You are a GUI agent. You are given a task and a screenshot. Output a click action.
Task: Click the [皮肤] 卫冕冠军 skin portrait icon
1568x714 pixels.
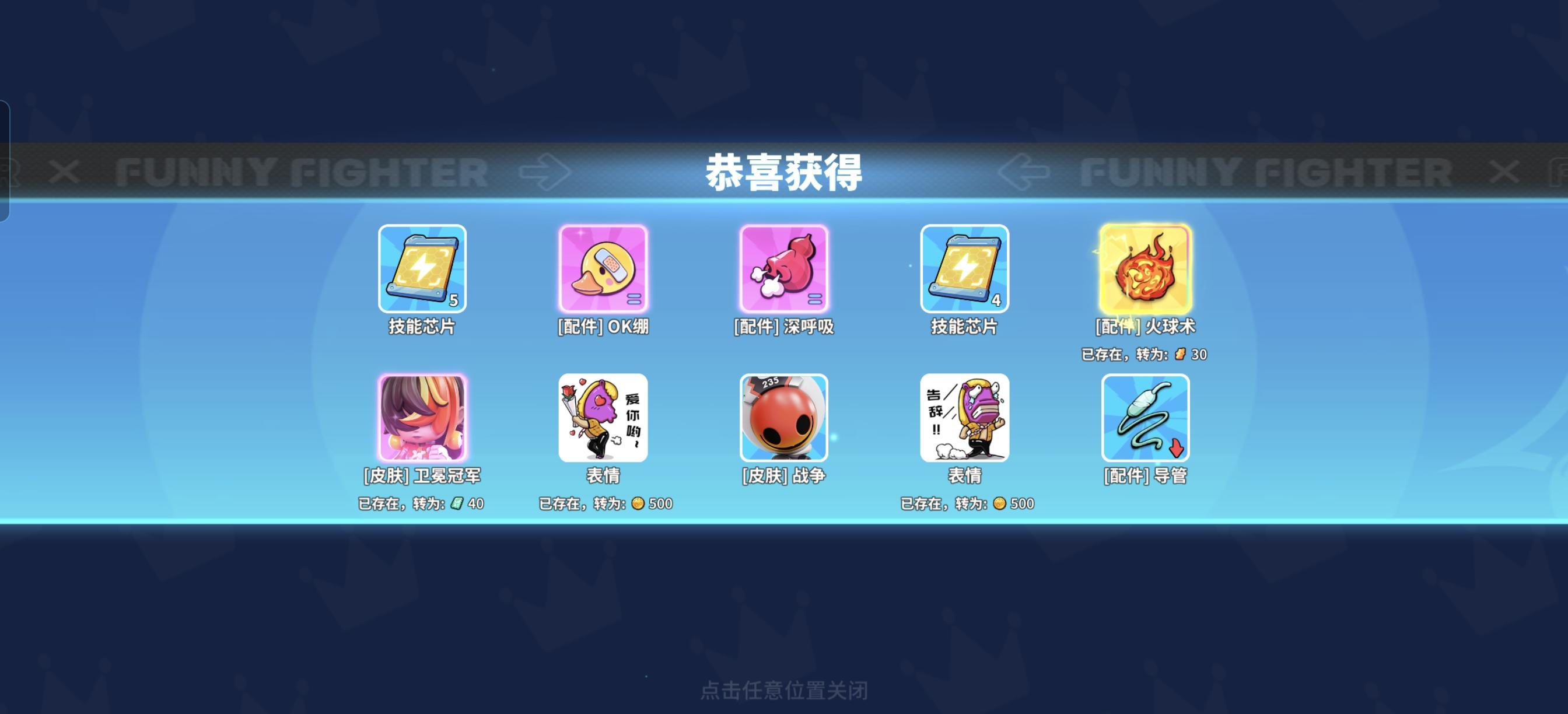[x=422, y=419]
